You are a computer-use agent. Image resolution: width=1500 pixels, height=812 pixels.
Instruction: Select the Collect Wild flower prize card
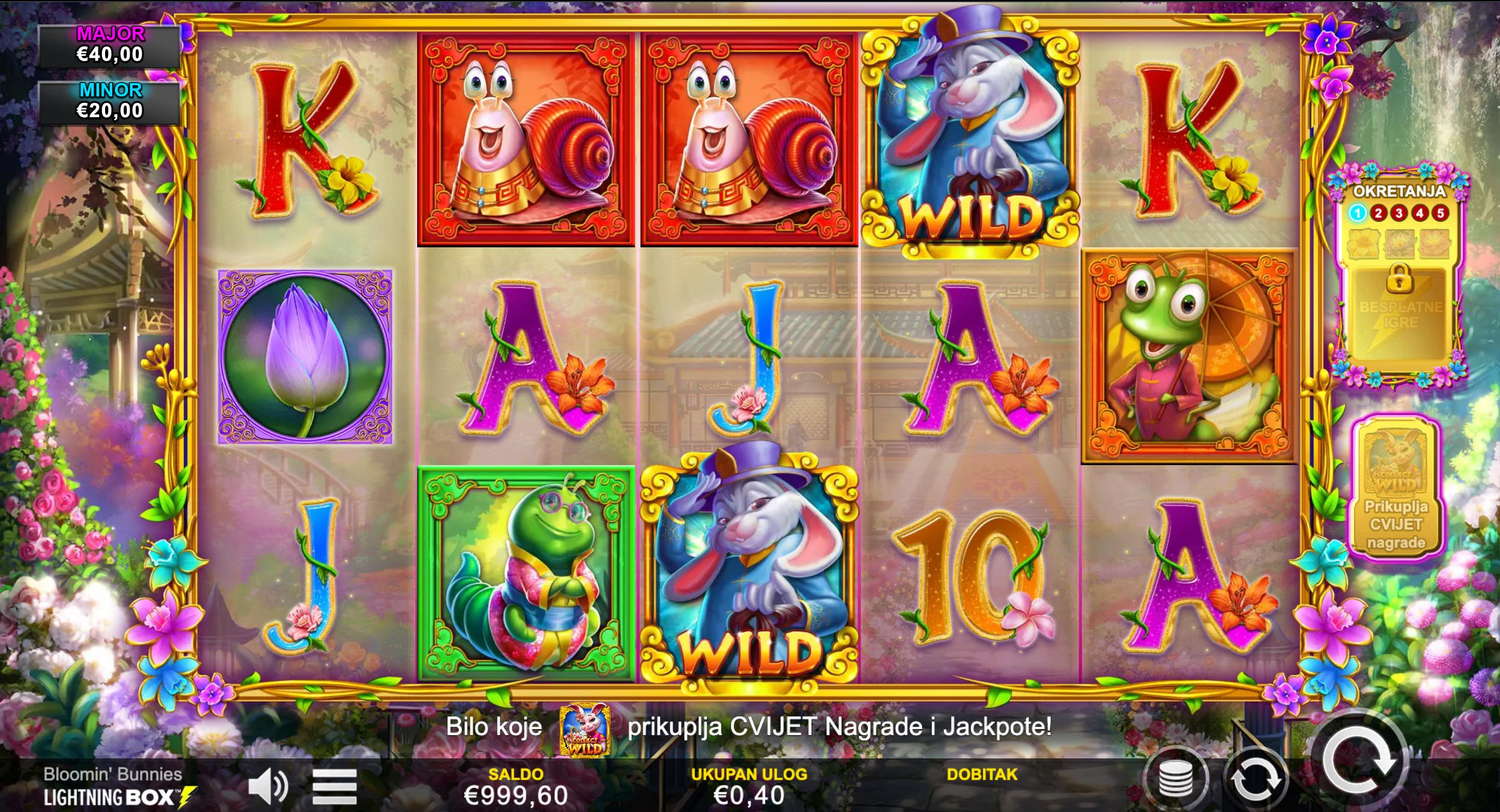[1396, 488]
